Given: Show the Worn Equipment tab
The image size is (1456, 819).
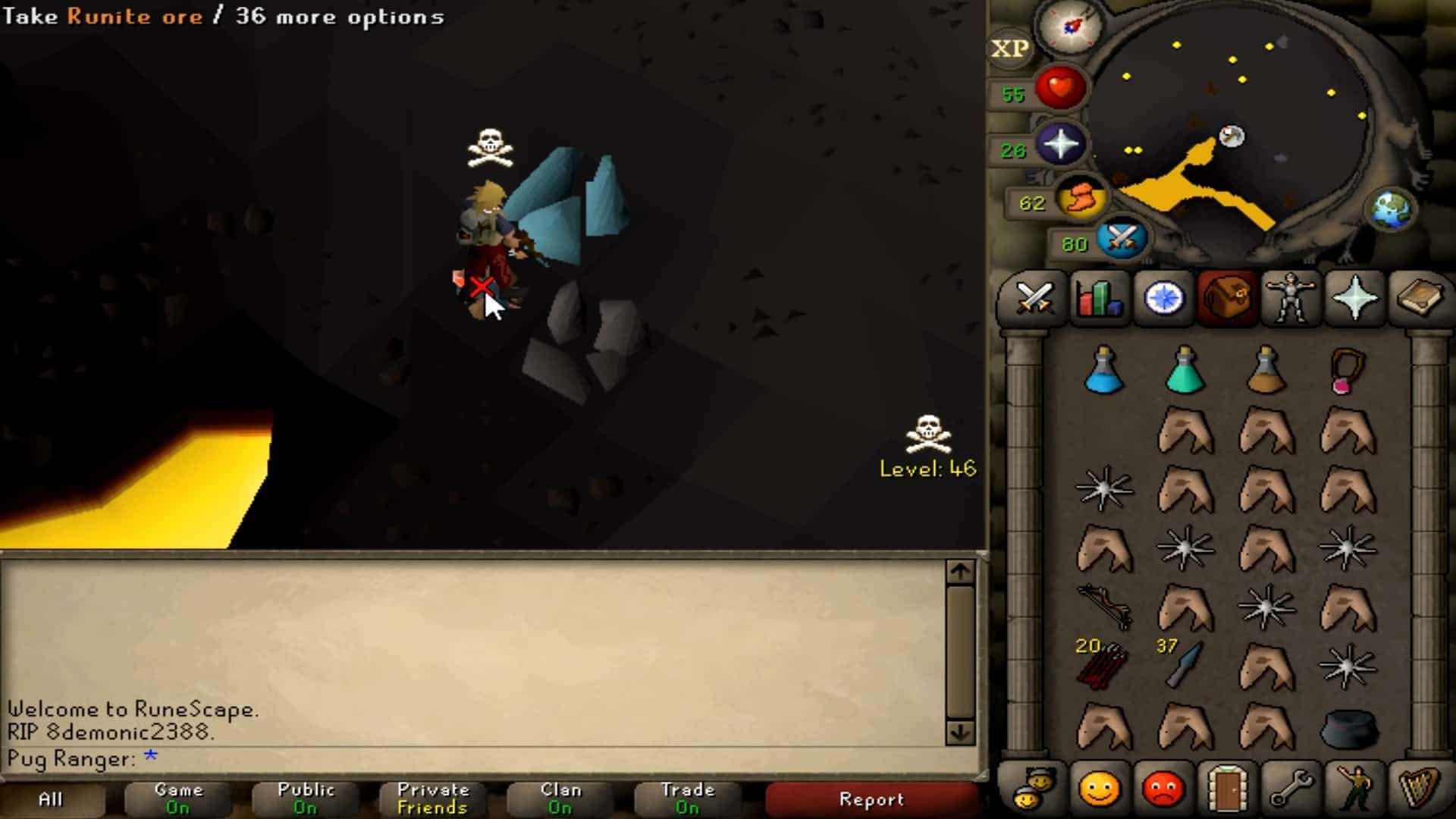Looking at the screenshot, I should click(1290, 298).
